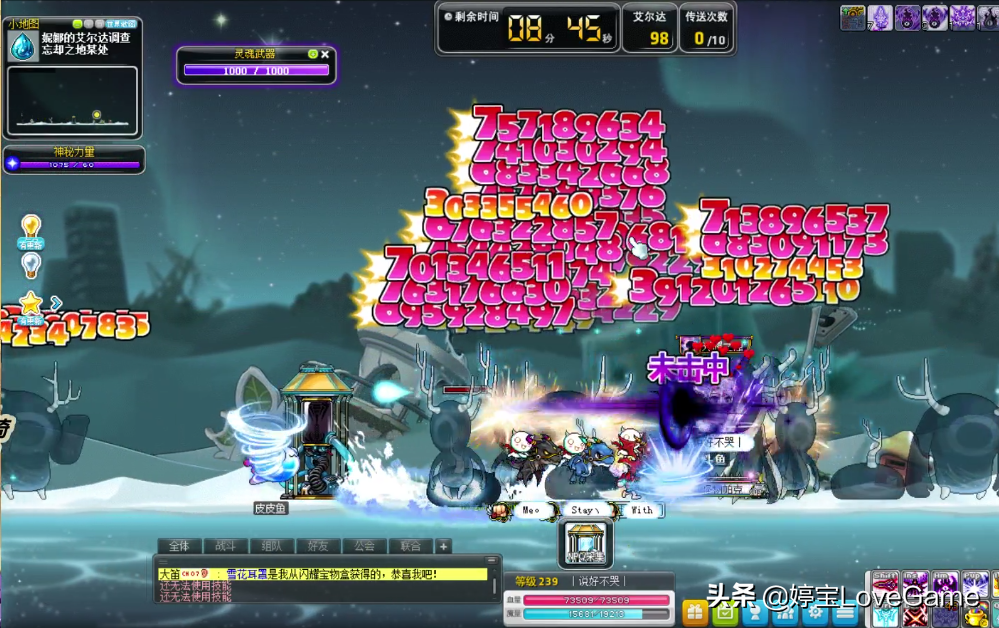Screen dimensions: 999x628
Task: Add a new chat tab with plus button
Action: click(x=443, y=546)
